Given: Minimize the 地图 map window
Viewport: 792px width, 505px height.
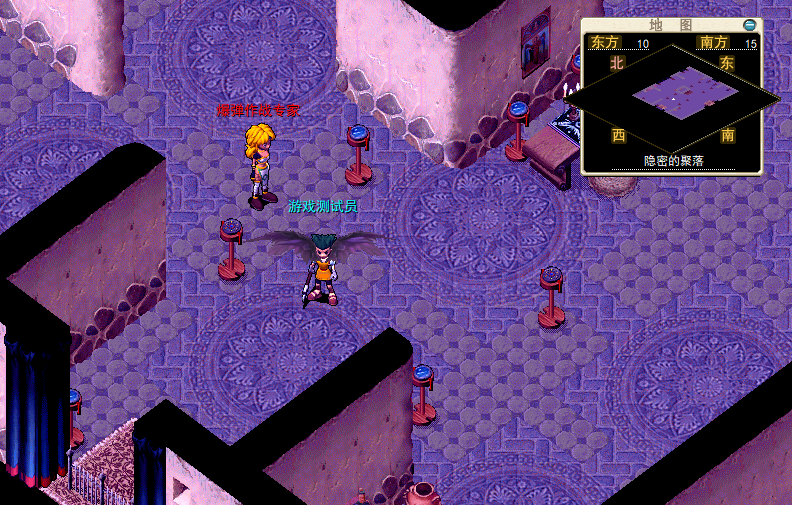Looking at the screenshot, I should click(x=750, y=24).
